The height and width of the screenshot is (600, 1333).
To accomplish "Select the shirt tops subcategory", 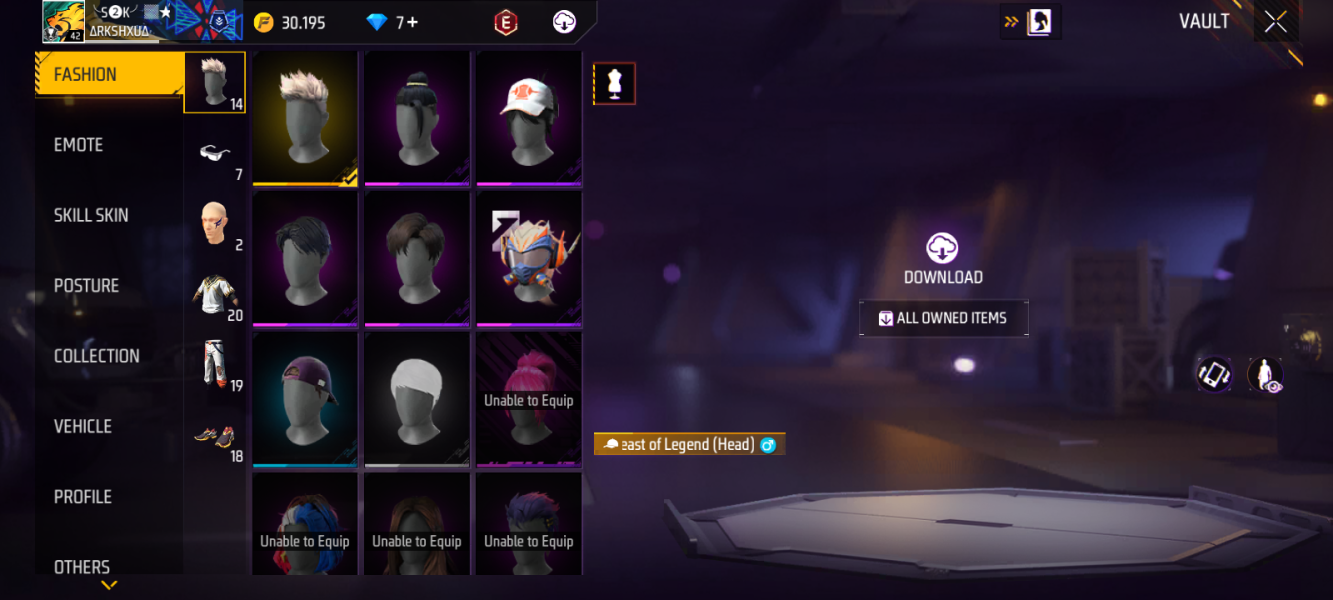I will tap(215, 295).
